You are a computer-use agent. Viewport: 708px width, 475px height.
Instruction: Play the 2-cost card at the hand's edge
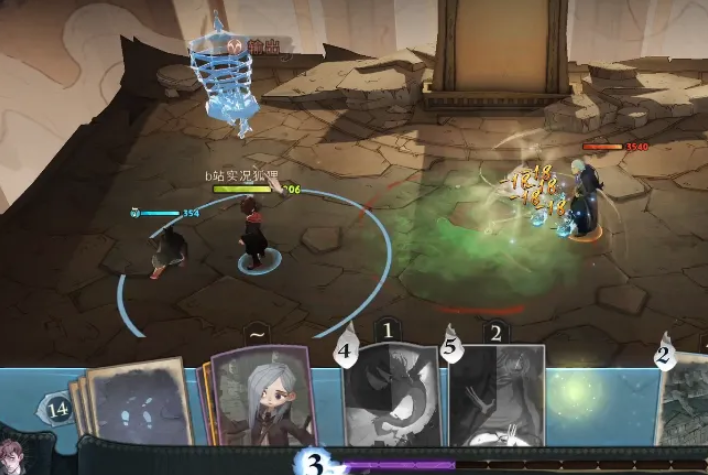684,398
